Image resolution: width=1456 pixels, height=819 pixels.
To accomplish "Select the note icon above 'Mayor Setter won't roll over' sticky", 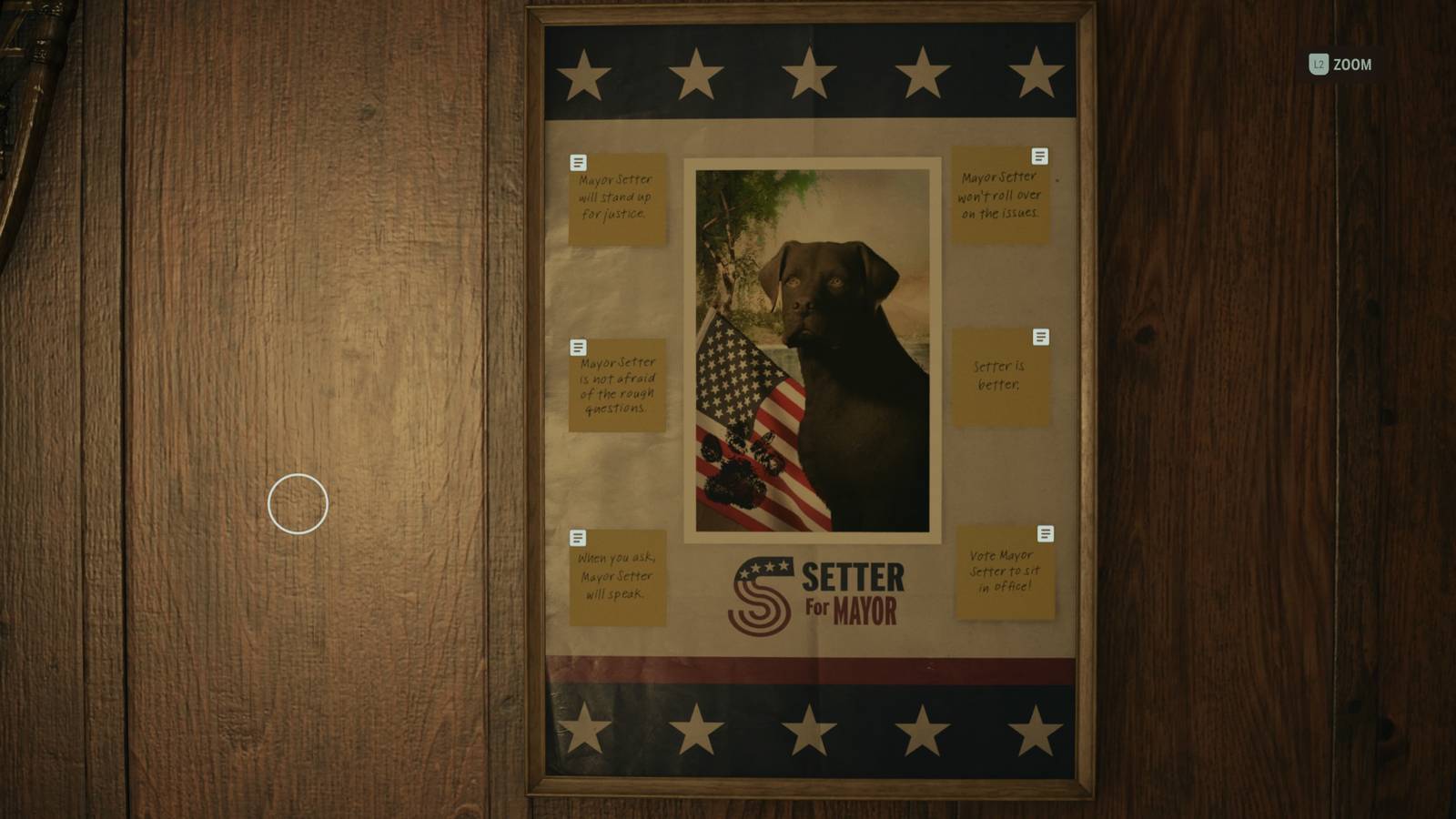I will coord(1040,156).
